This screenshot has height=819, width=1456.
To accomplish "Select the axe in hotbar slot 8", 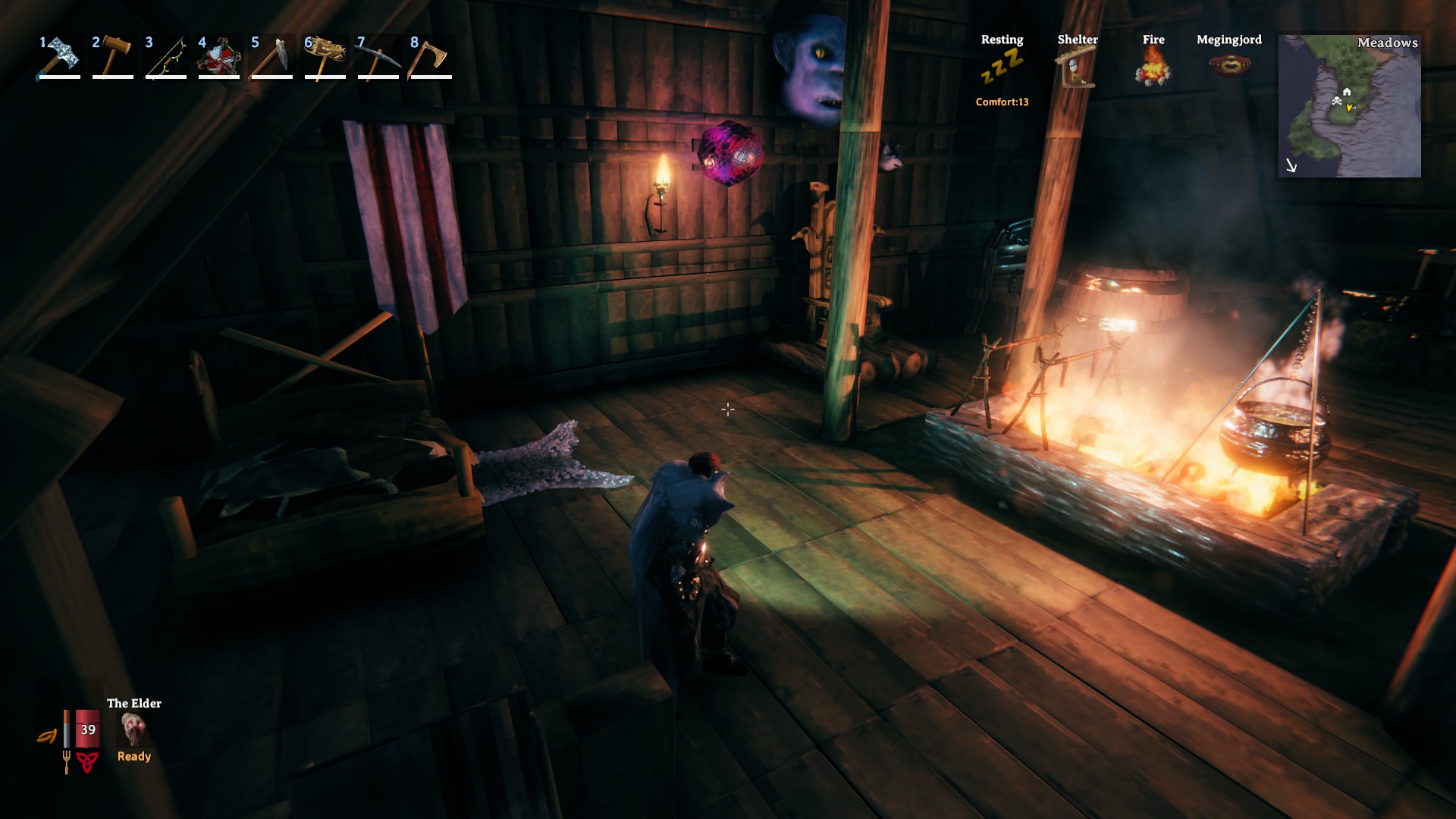I will pyautogui.click(x=431, y=57).
